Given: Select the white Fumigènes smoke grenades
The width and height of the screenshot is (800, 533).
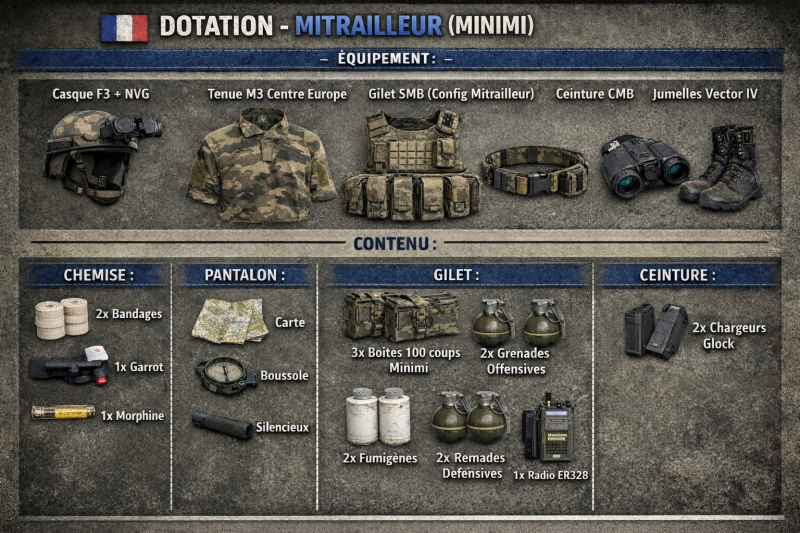Looking at the screenshot, I should tap(378, 416).
